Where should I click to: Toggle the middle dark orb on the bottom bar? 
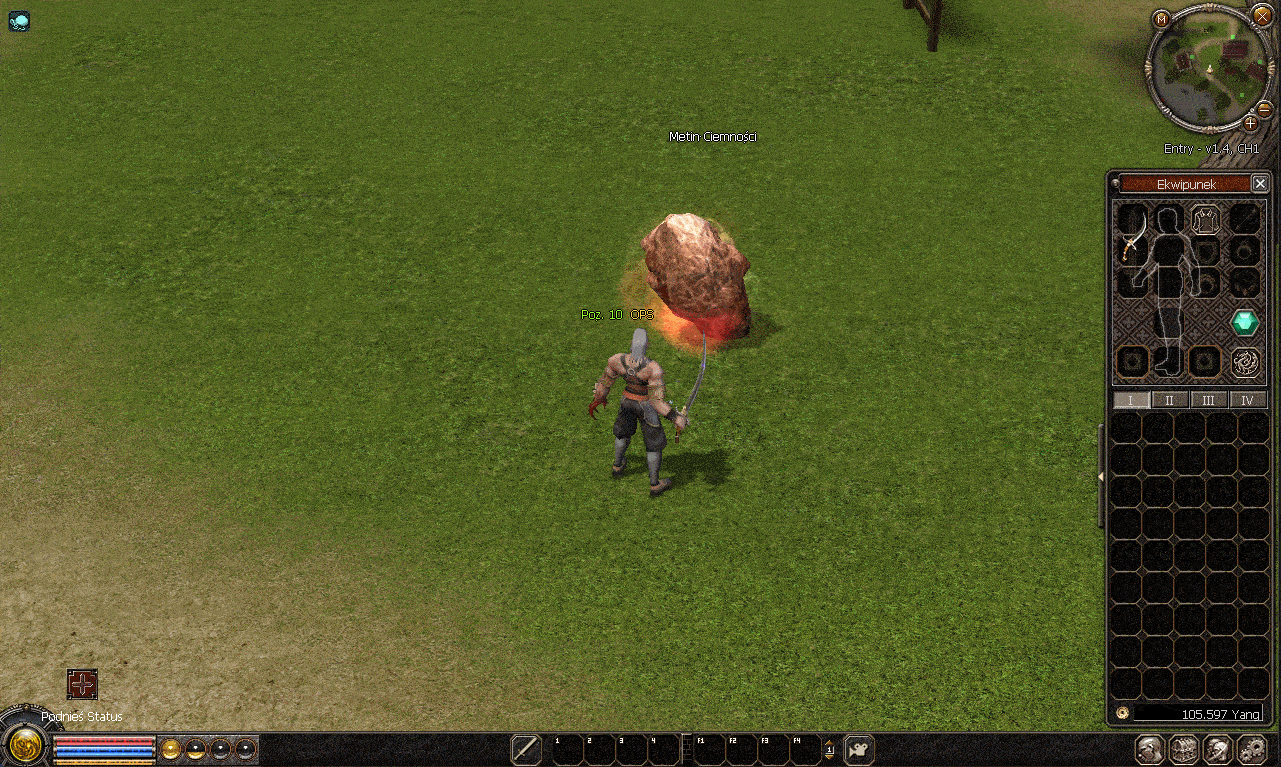pyautogui.click(x=220, y=748)
